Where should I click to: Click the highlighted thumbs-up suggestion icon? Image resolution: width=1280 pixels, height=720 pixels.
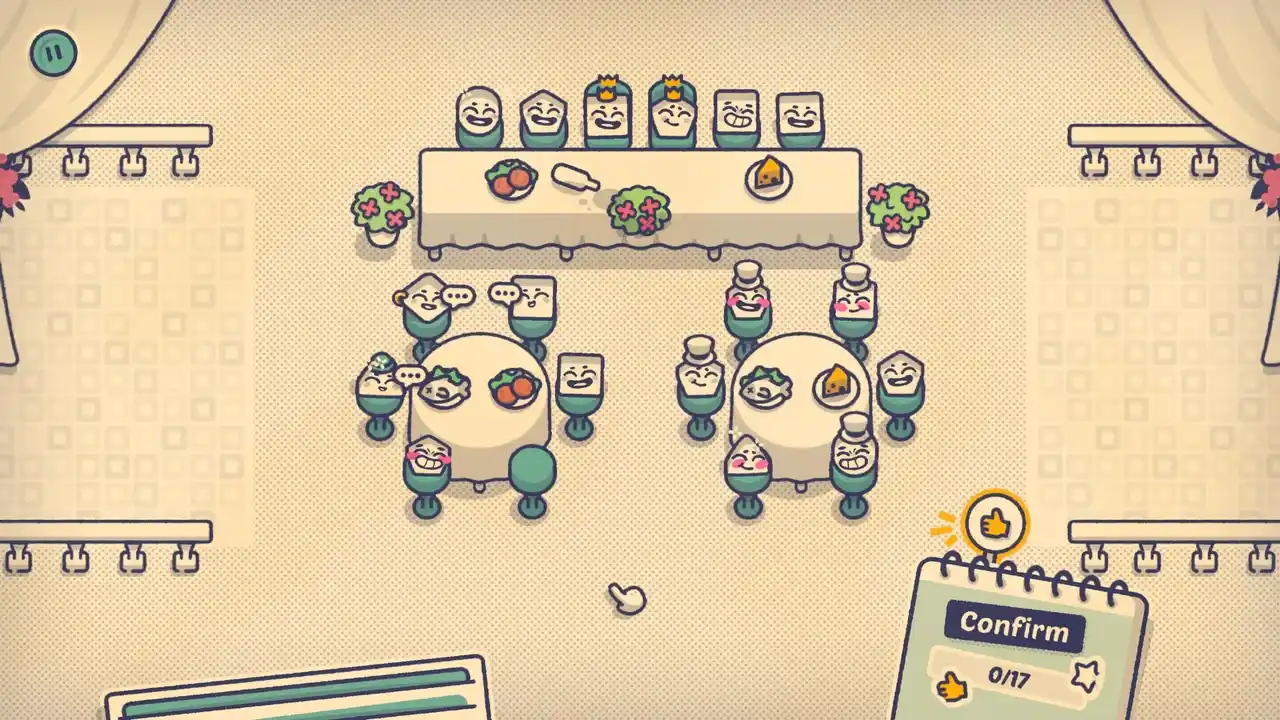(995, 521)
